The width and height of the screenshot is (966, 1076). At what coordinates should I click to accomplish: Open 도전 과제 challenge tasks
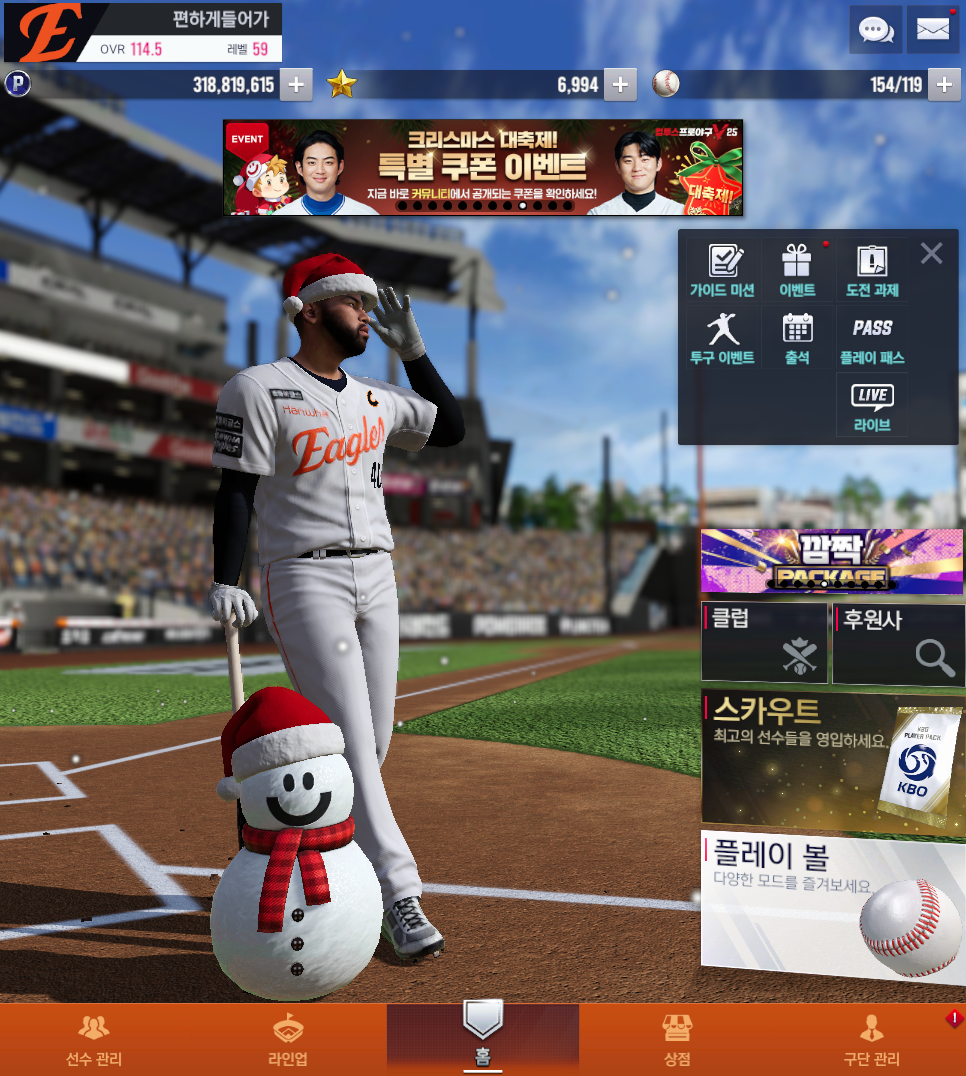872,272
